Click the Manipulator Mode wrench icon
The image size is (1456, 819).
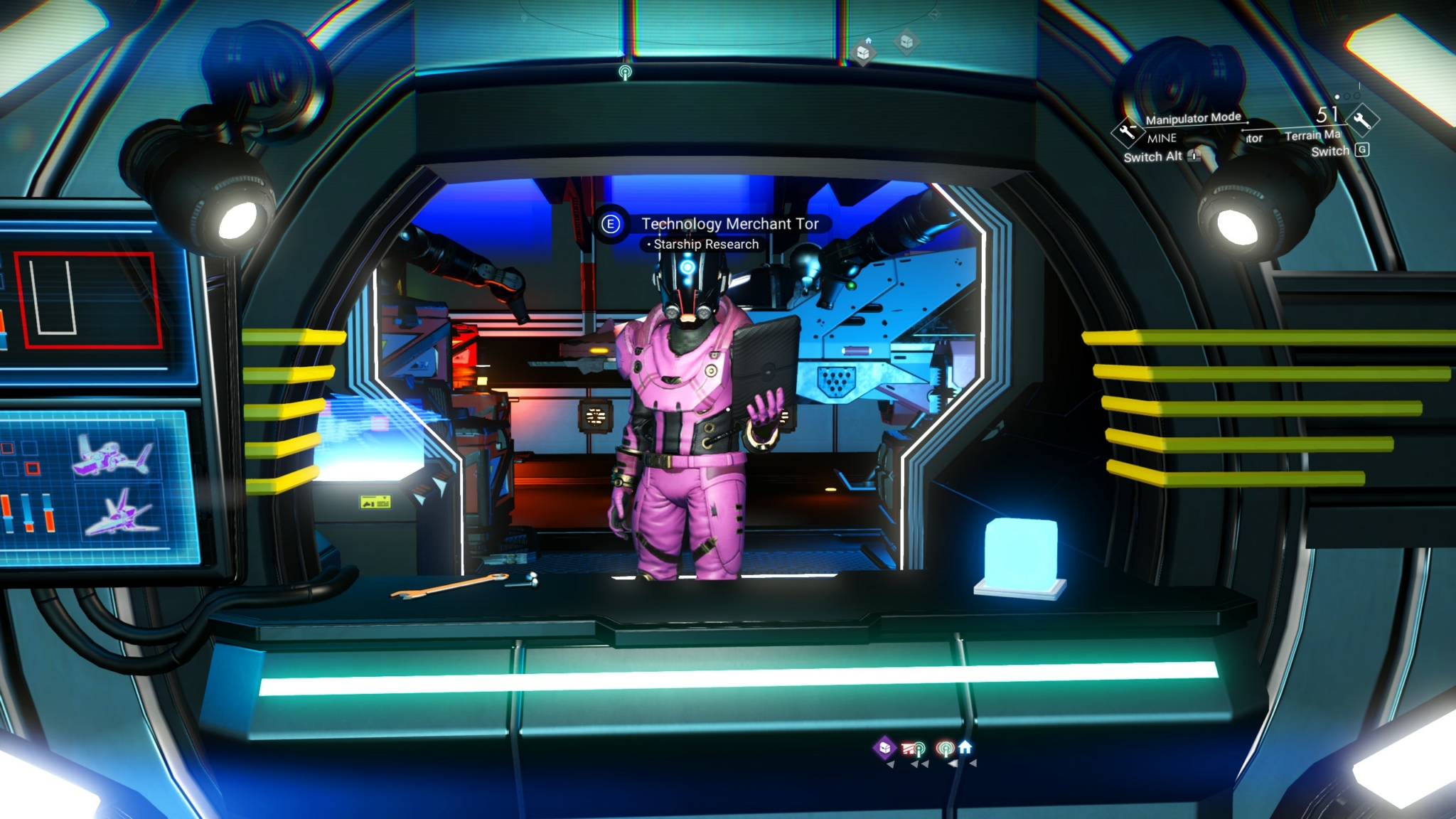point(1127,132)
